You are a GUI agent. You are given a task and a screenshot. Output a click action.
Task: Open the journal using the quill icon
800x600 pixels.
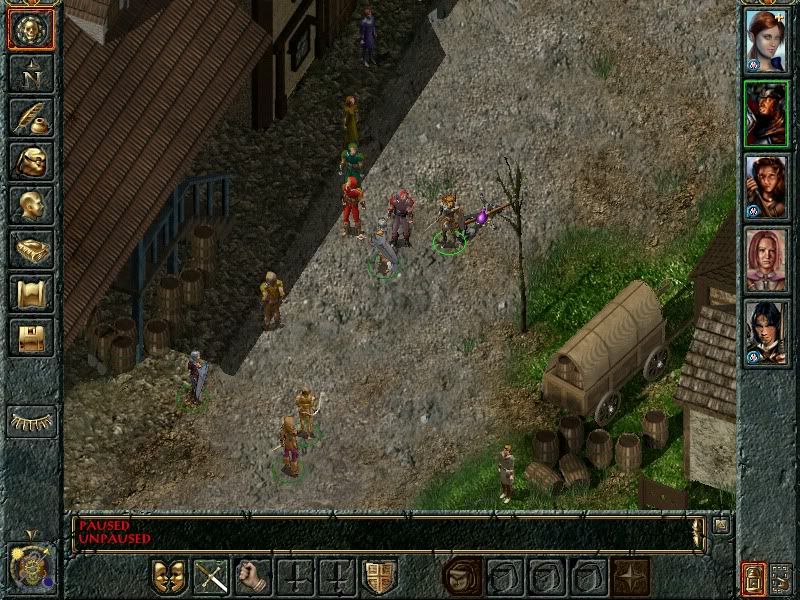pos(30,117)
